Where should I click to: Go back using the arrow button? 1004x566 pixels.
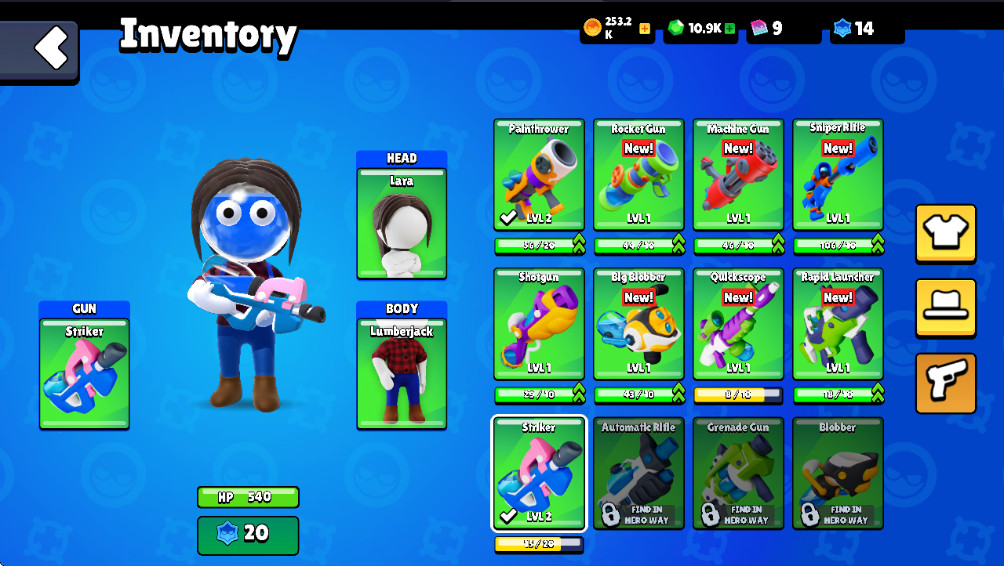pyautogui.click(x=40, y=49)
